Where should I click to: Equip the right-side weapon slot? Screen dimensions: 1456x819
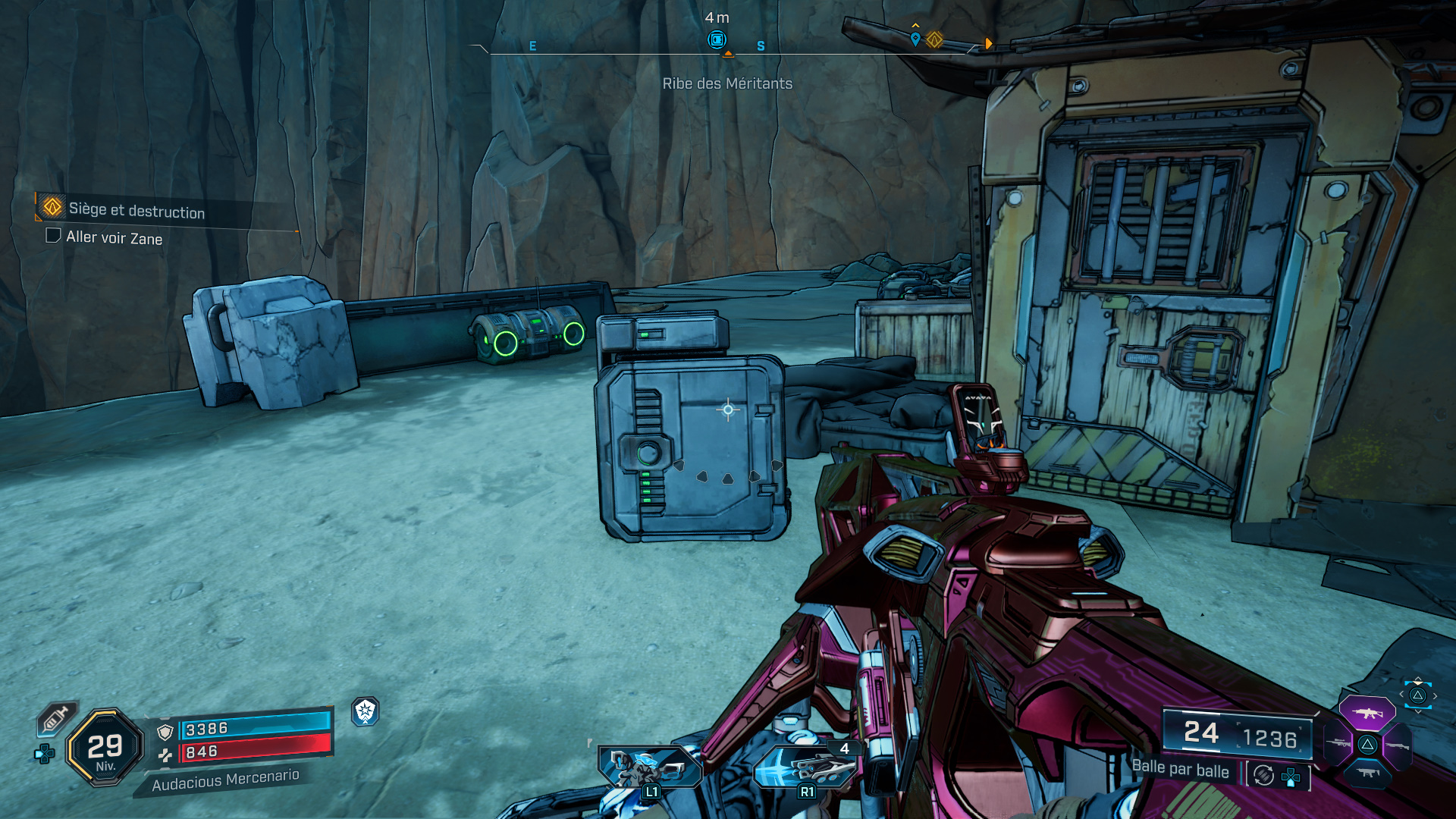tap(1397, 745)
